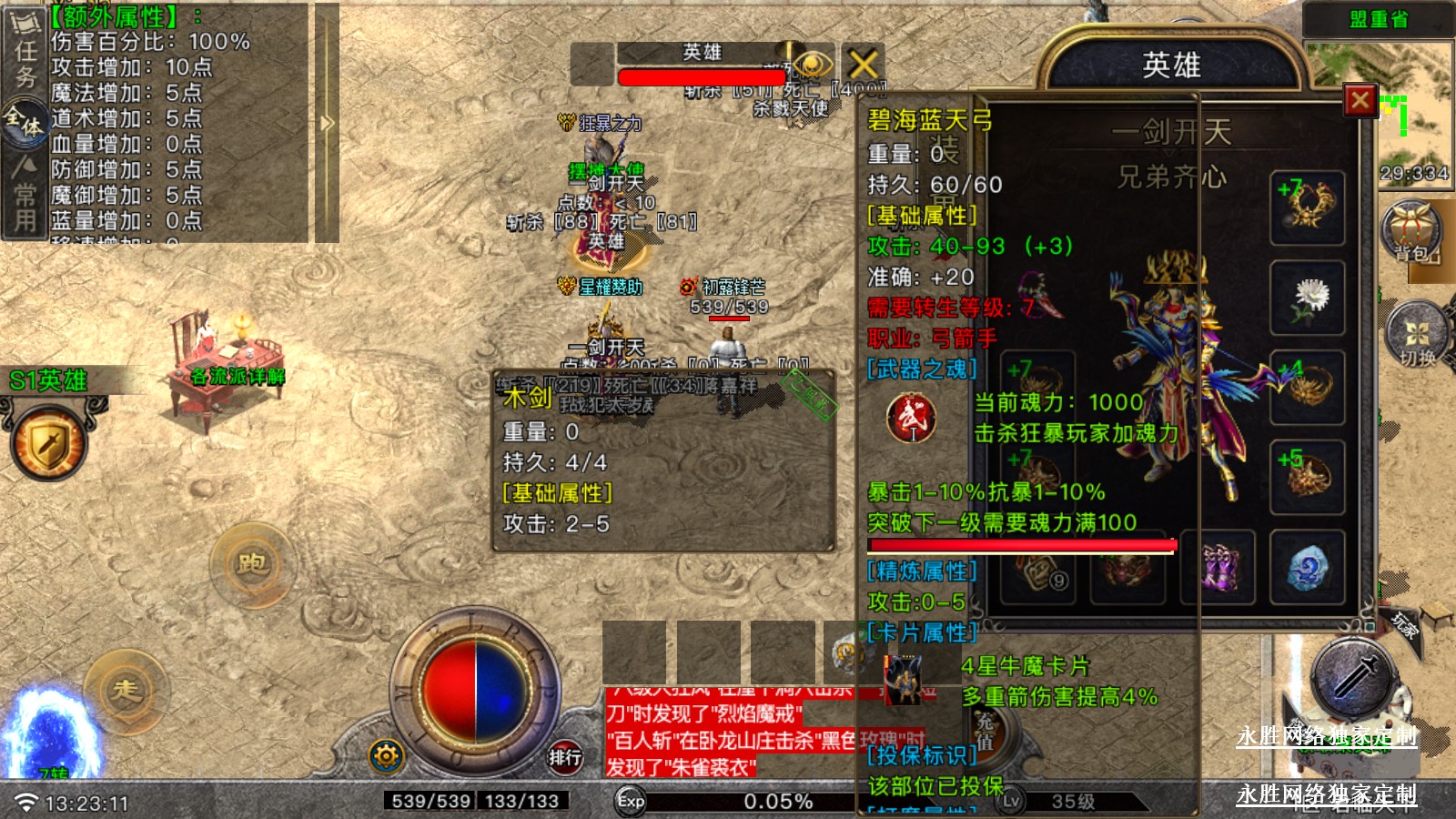Select the blue gem equipment slot
The width and height of the screenshot is (1456, 819).
click(1308, 569)
